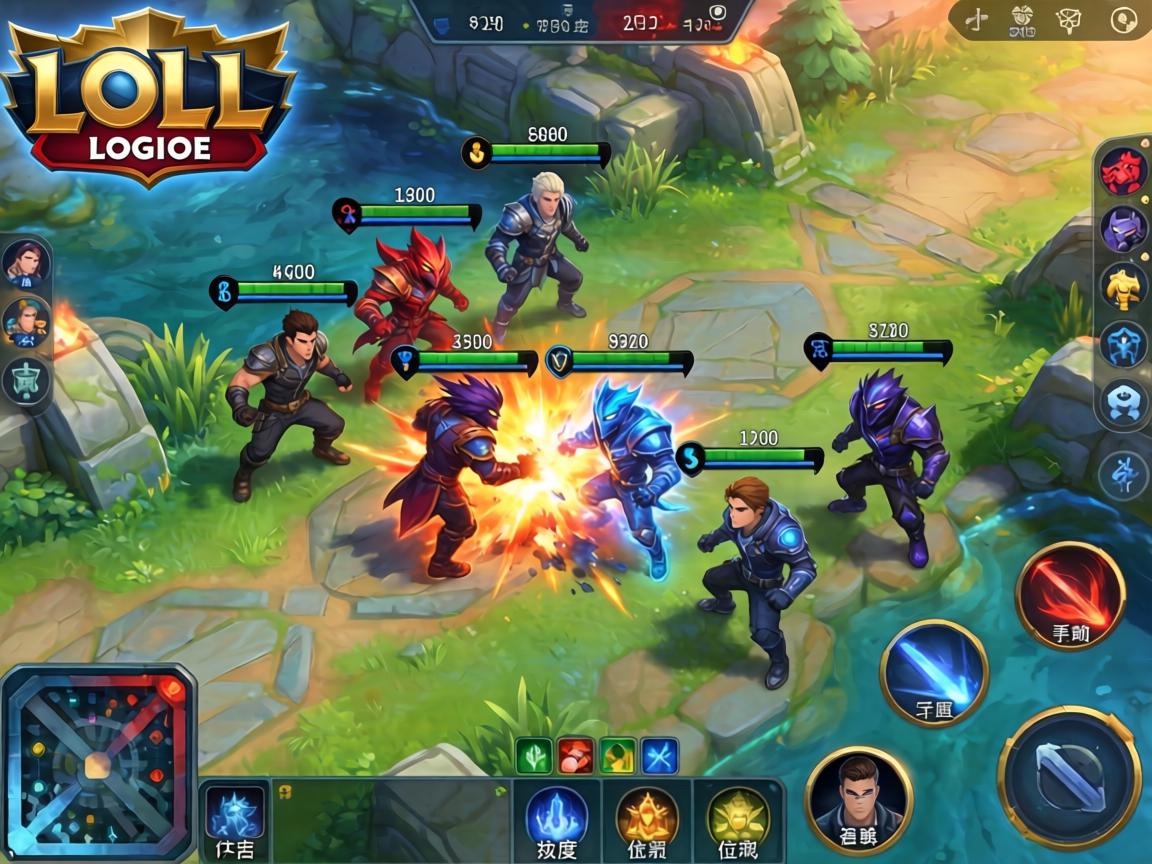Use the green plant item
The image size is (1152, 864).
533,755
